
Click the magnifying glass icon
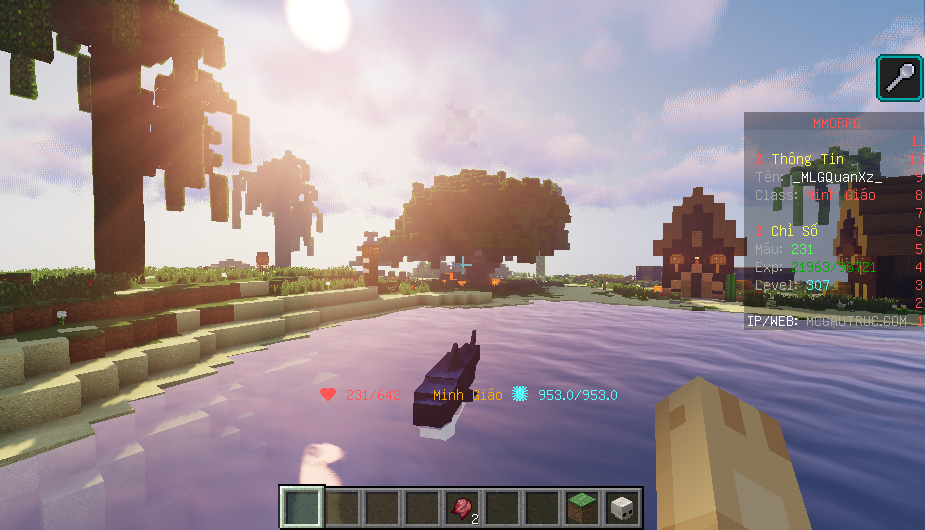[x=900, y=78]
